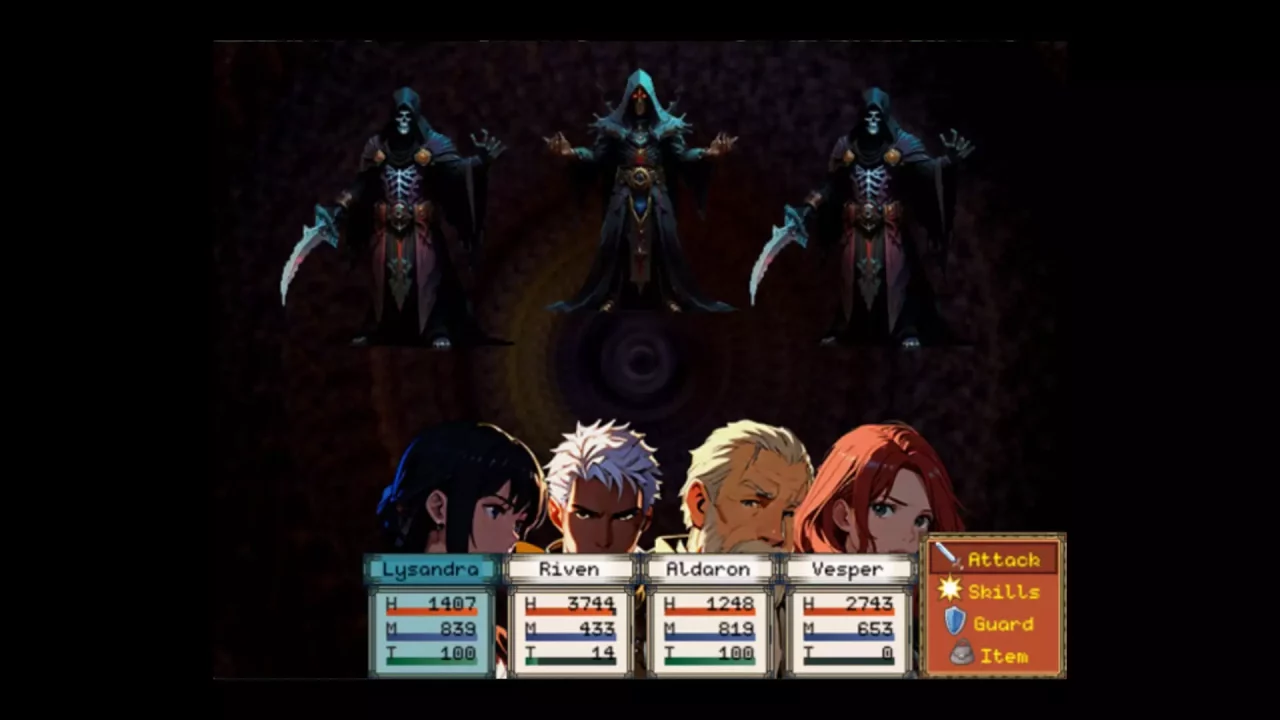Pick Vesper's party status panel
This screenshot has width=1280, height=720.
click(x=848, y=616)
